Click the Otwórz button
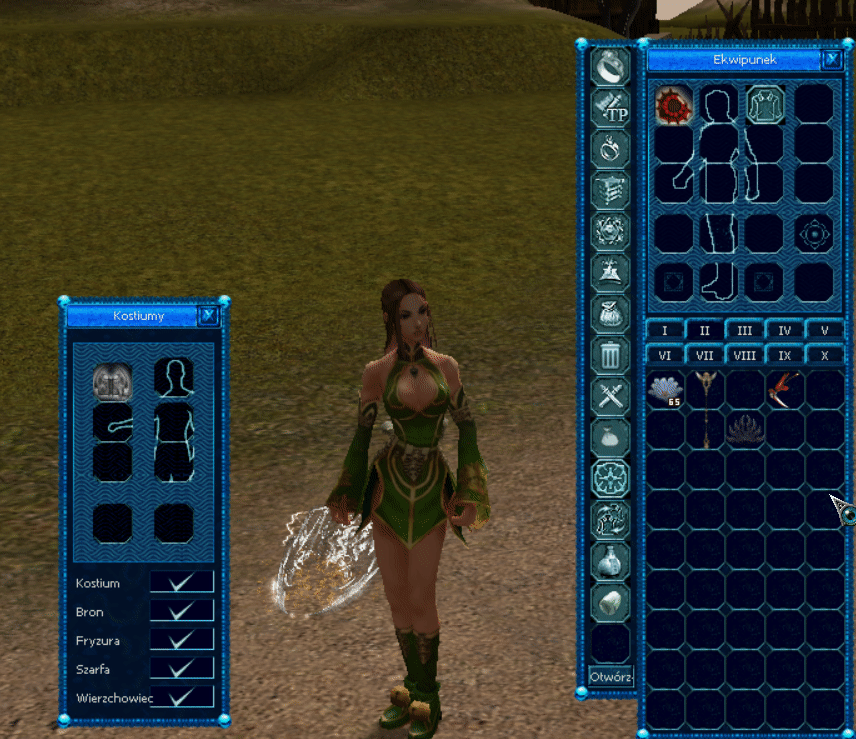The width and height of the screenshot is (856, 739). coord(610,675)
